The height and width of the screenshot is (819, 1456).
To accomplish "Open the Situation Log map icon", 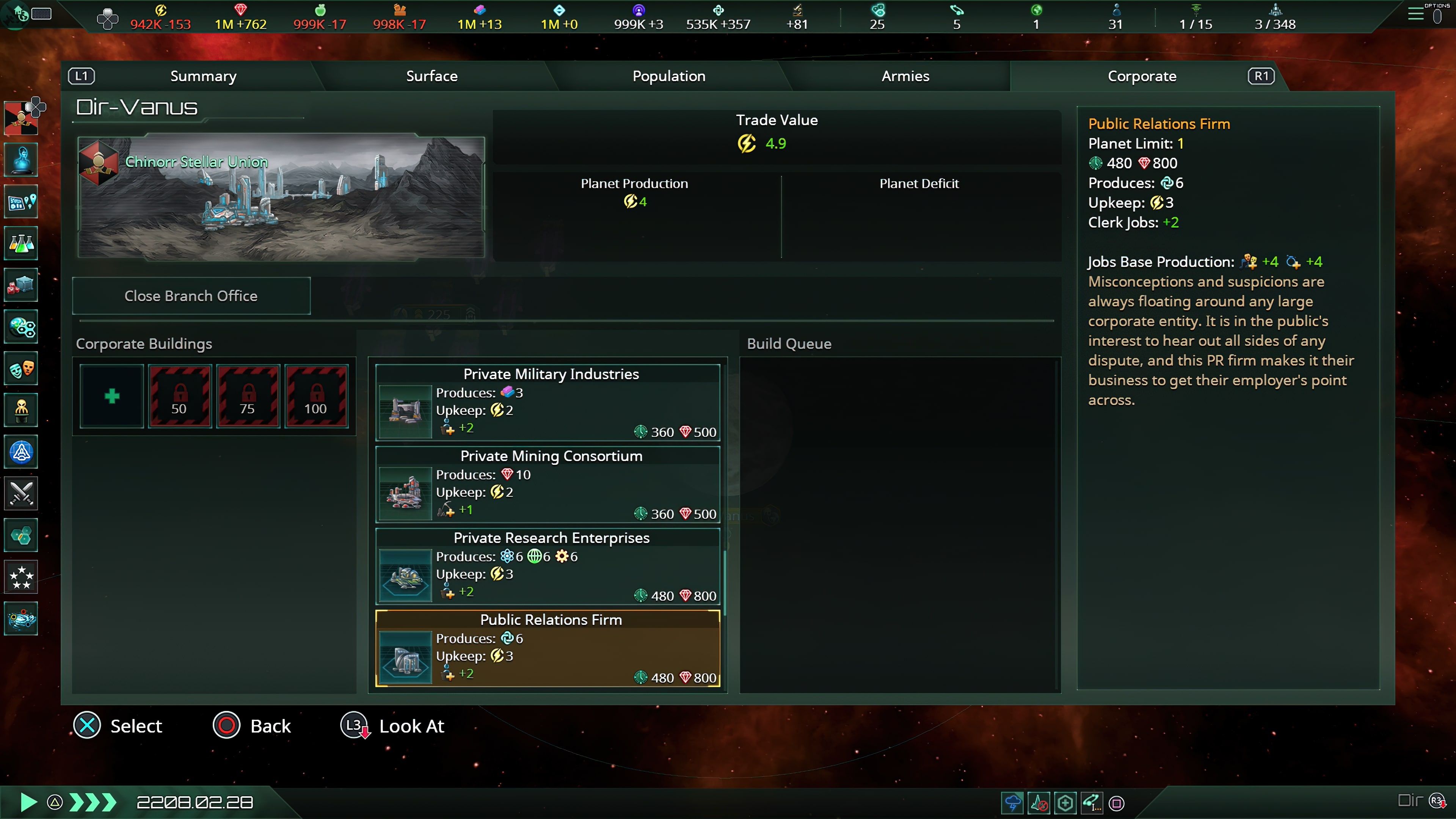I will 21,201.
